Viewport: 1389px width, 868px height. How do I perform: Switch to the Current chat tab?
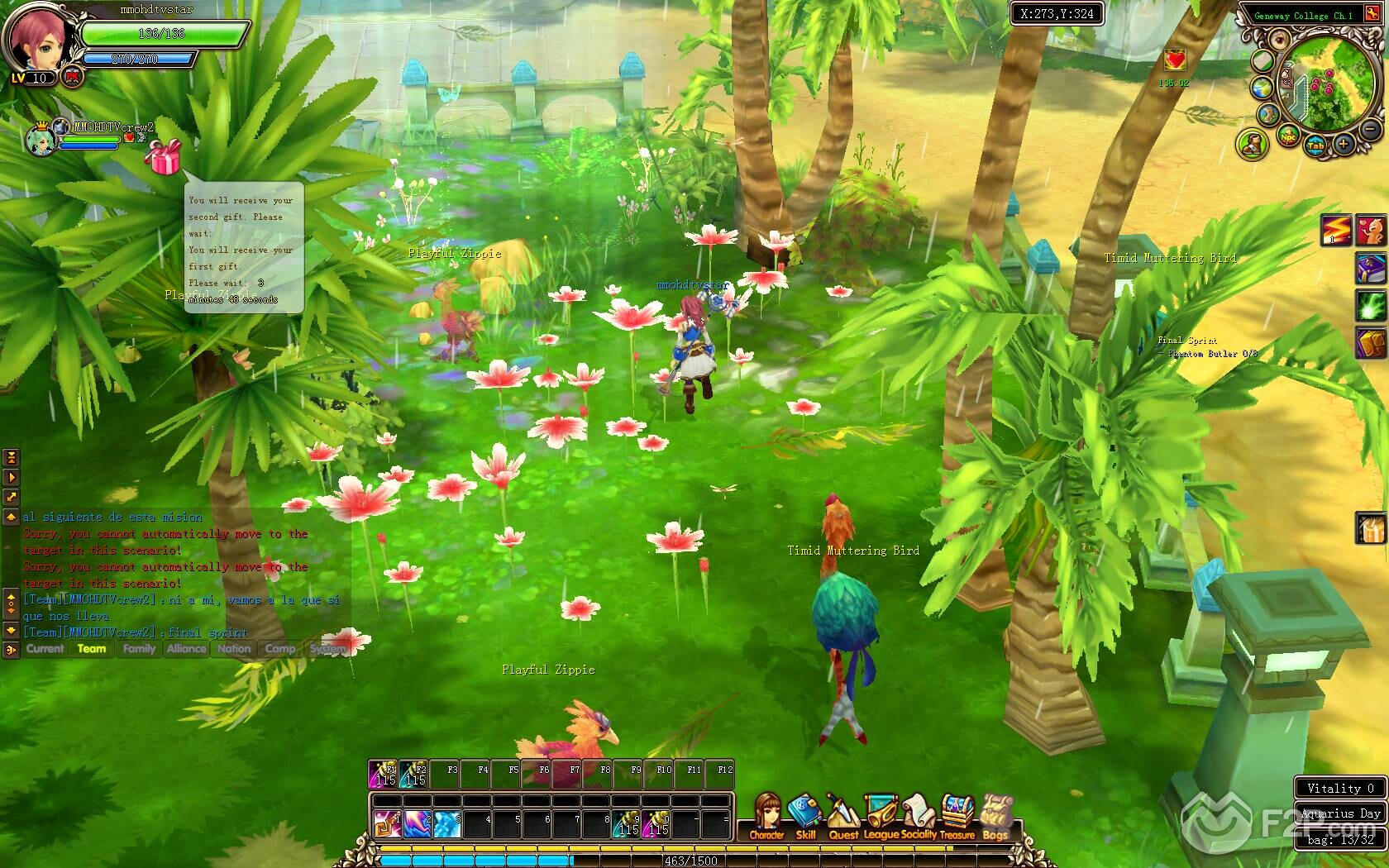click(x=45, y=649)
